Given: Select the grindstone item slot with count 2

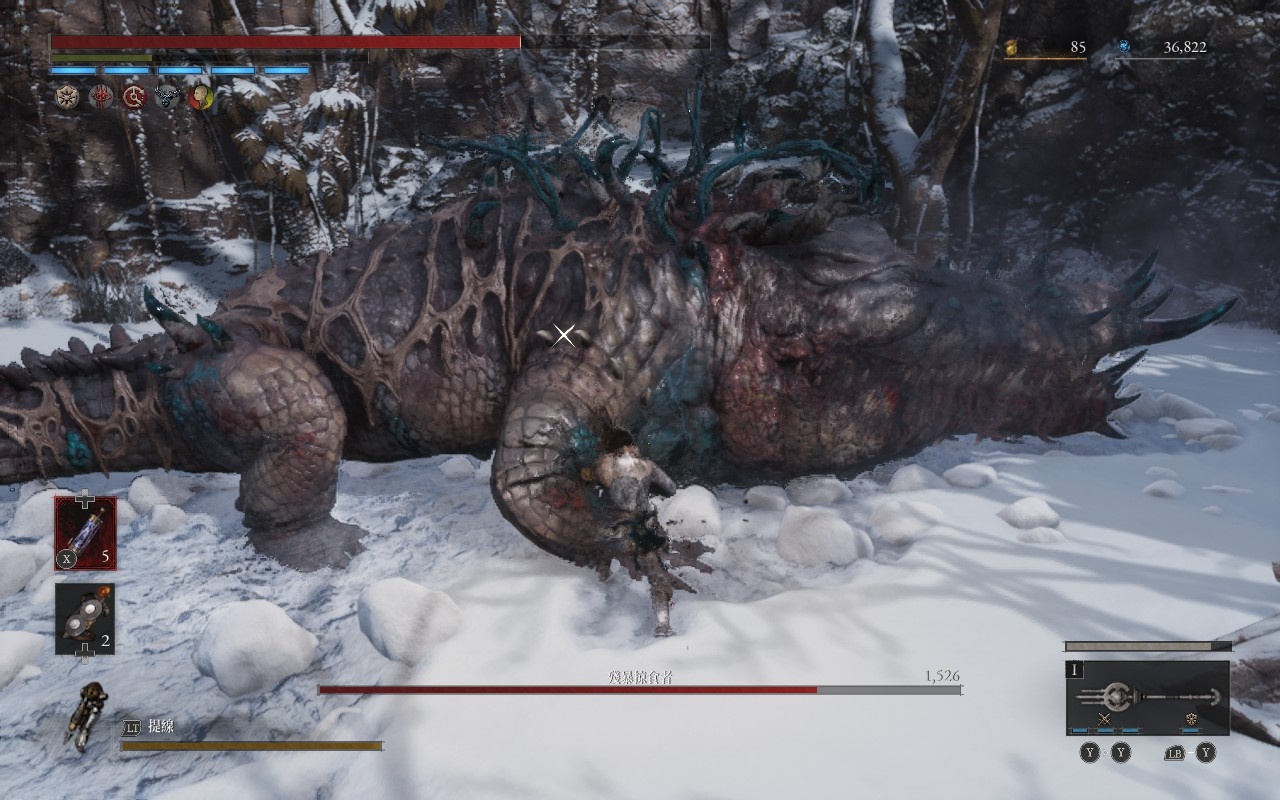Looking at the screenshot, I should pos(85,619).
